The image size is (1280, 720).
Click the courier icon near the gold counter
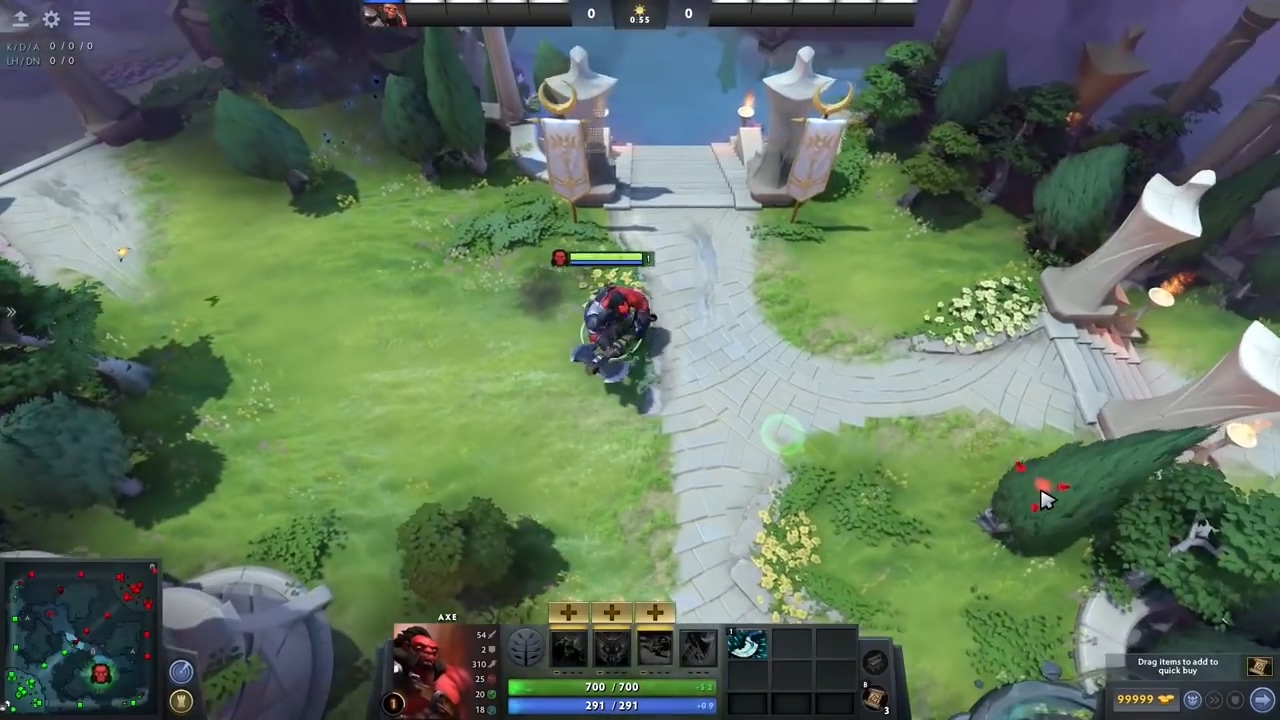click(x=1191, y=700)
